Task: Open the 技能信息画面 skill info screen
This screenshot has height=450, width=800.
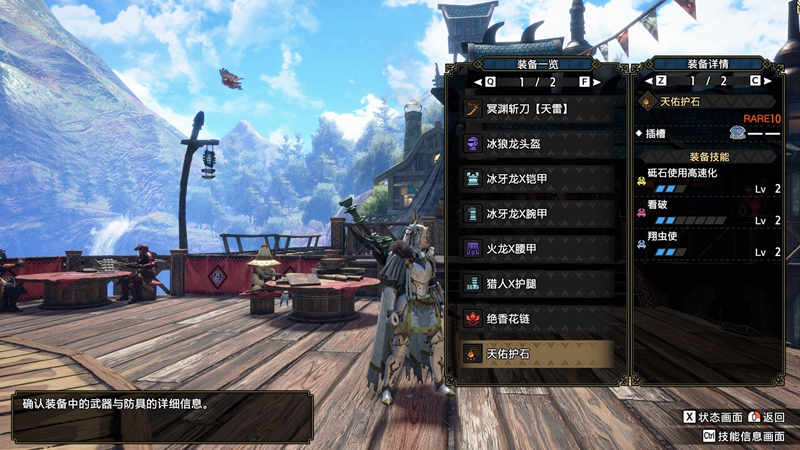Action: click(x=743, y=436)
